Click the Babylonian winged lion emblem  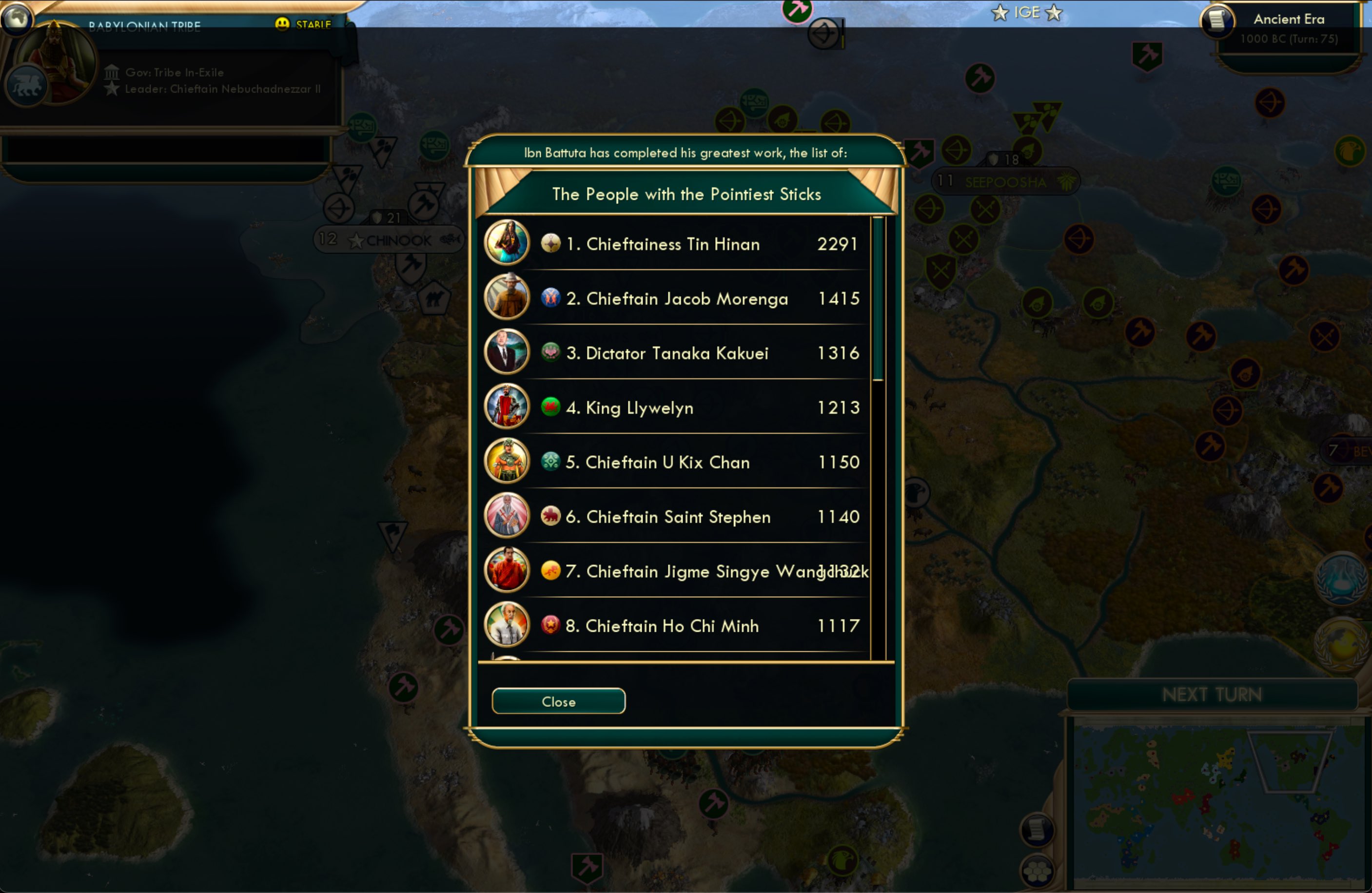click(x=25, y=84)
